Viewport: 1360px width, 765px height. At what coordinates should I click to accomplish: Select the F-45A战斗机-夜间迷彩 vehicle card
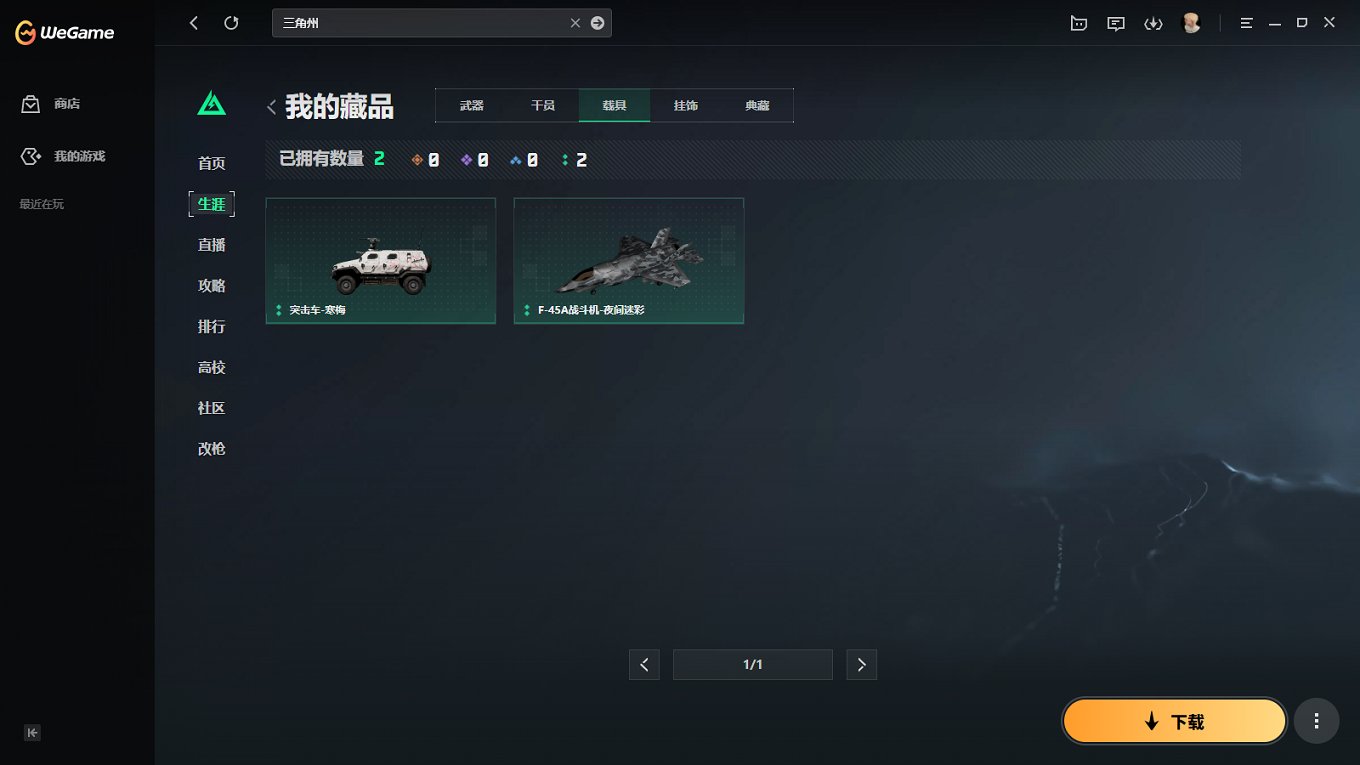point(628,261)
